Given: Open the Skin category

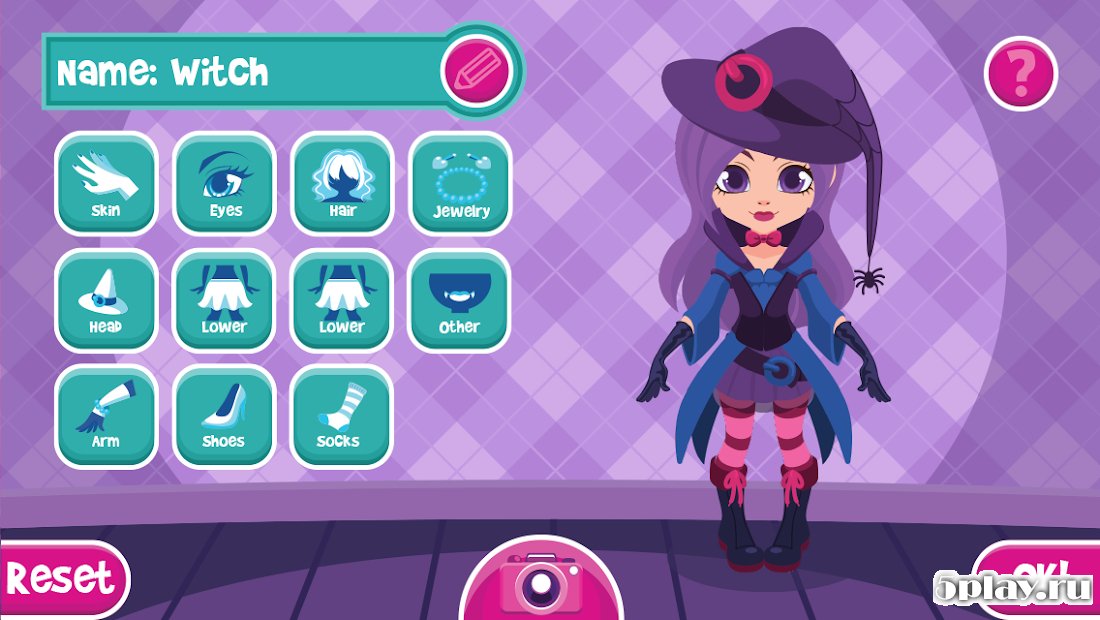Looking at the screenshot, I should tap(106, 183).
